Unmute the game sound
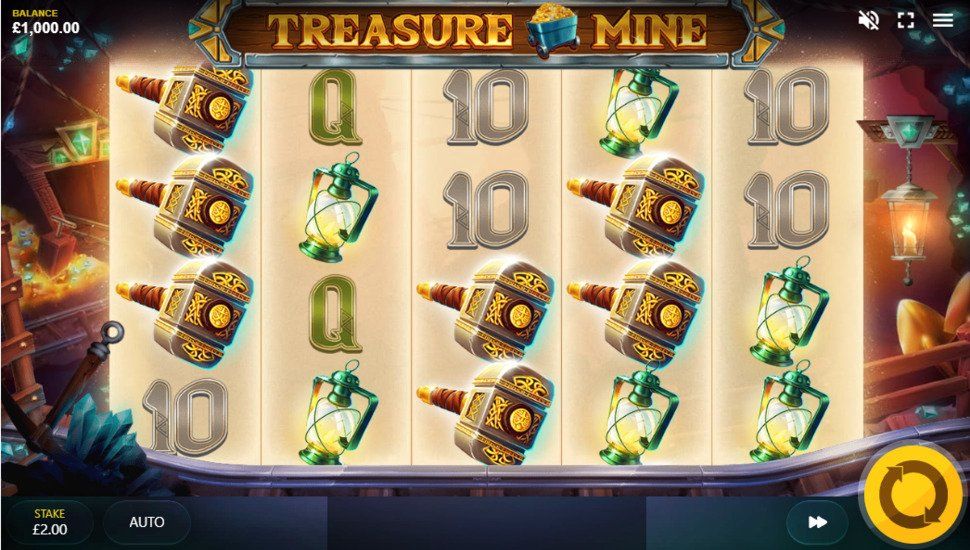This screenshot has width=970, height=550. coord(868,20)
